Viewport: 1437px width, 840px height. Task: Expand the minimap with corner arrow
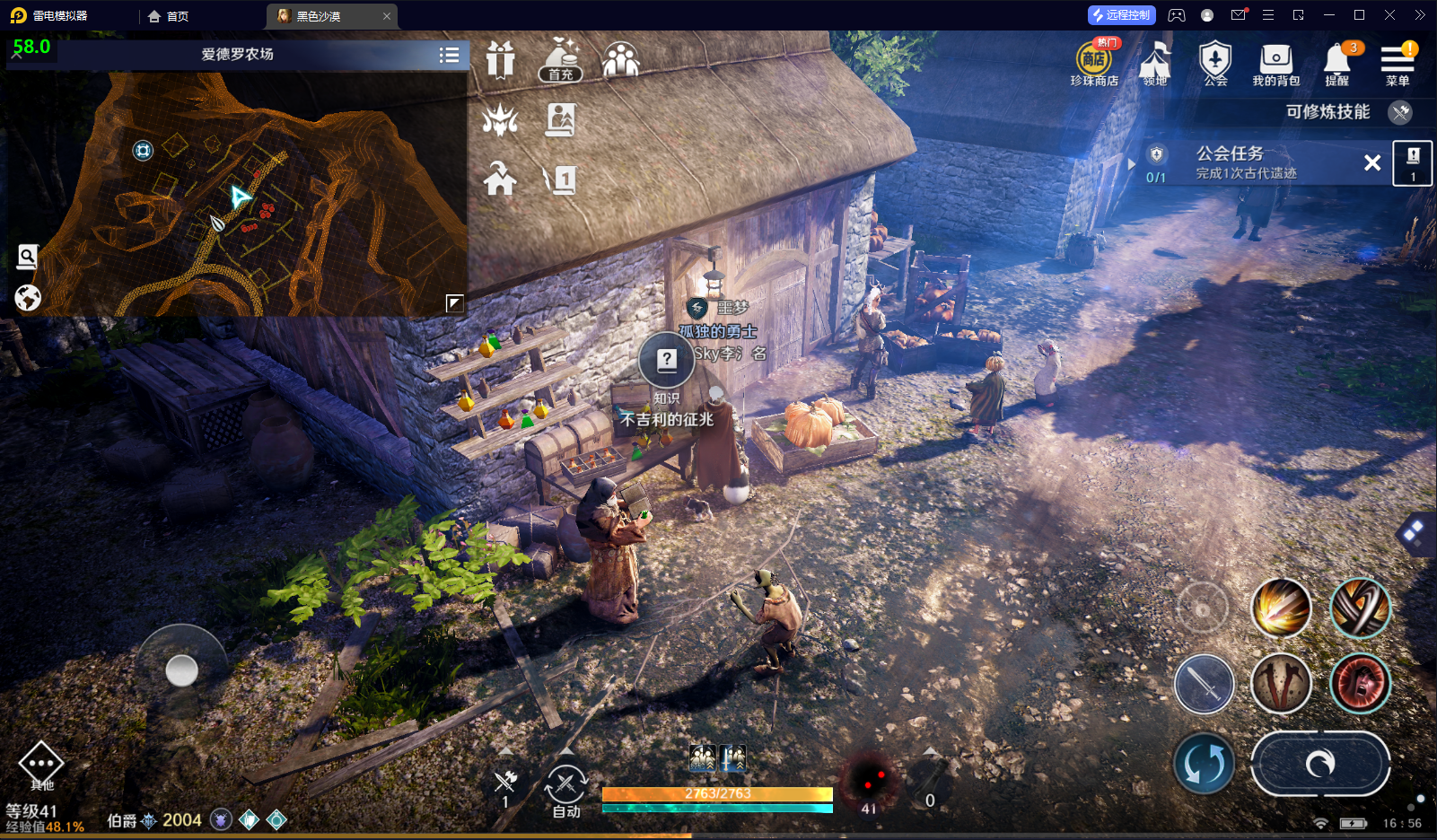coord(454,303)
